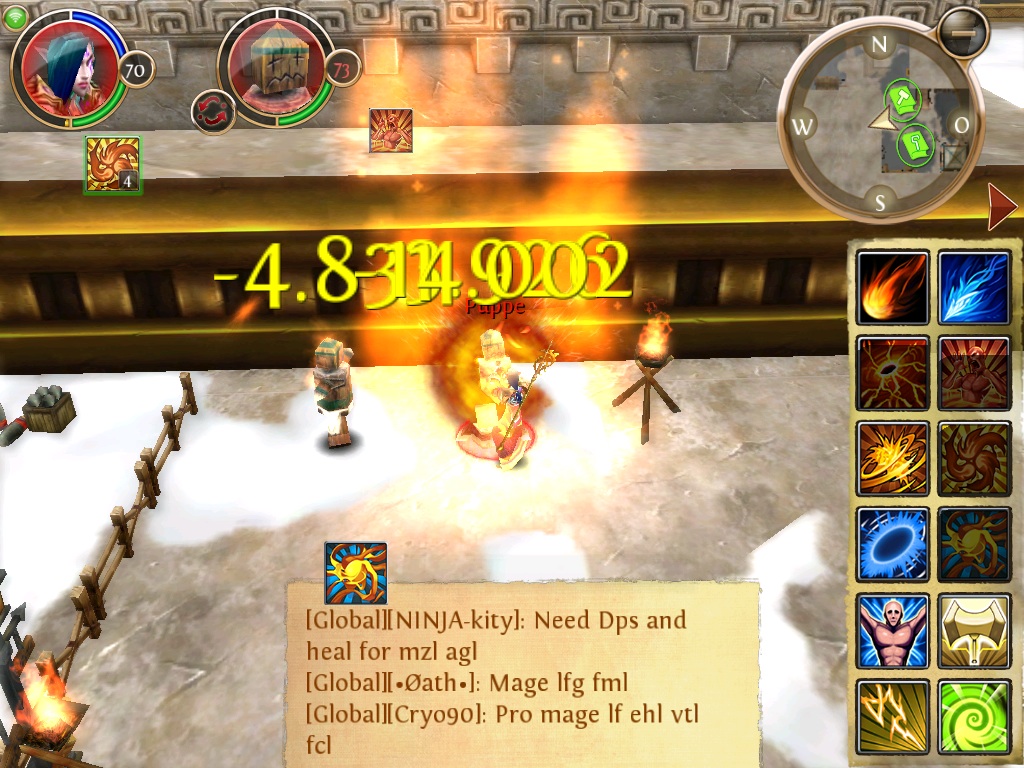Activate the yellow lightning burst skill
The width and height of the screenshot is (1024, 768).
point(893,459)
